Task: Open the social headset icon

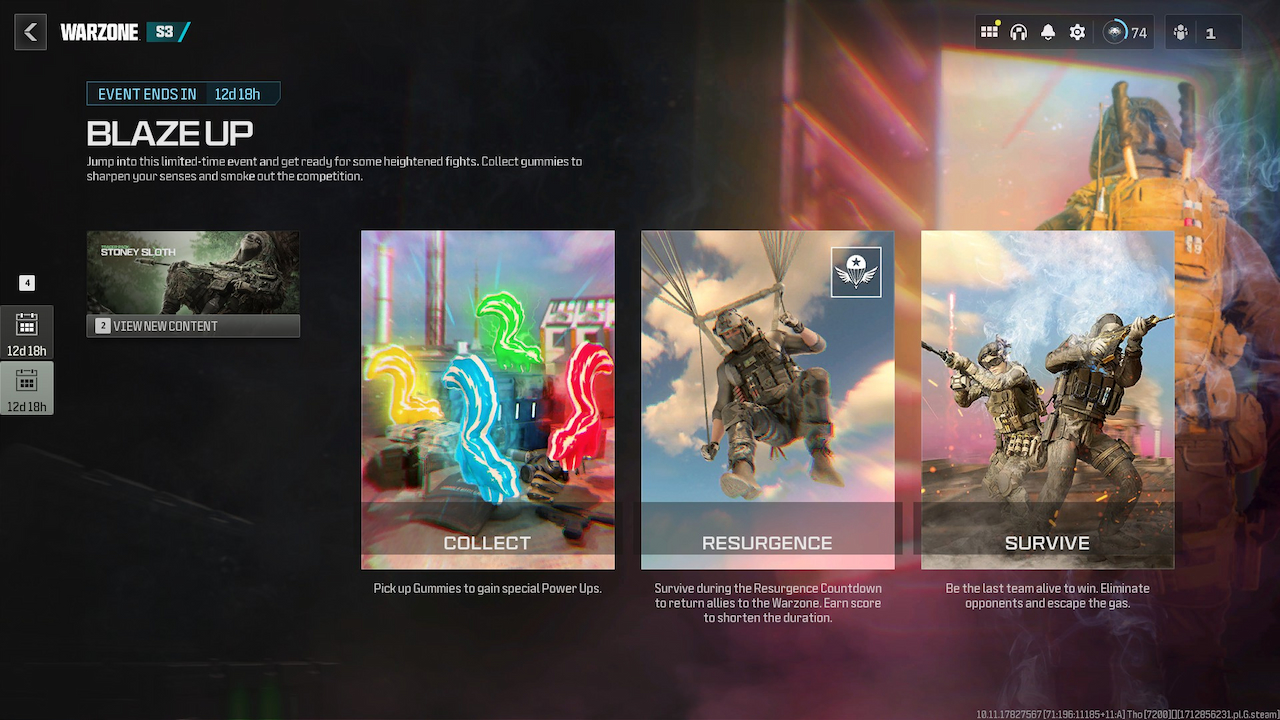Action: tap(1018, 31)
